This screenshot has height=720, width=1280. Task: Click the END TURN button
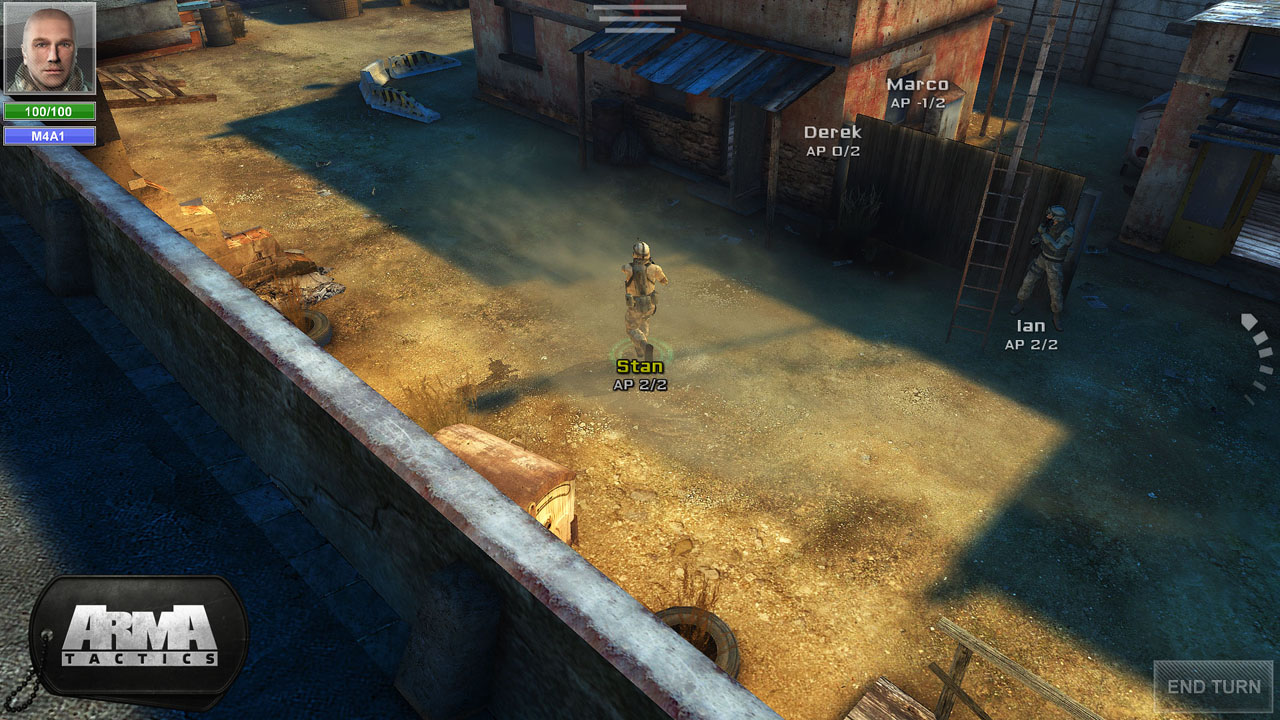point(1213,687)
